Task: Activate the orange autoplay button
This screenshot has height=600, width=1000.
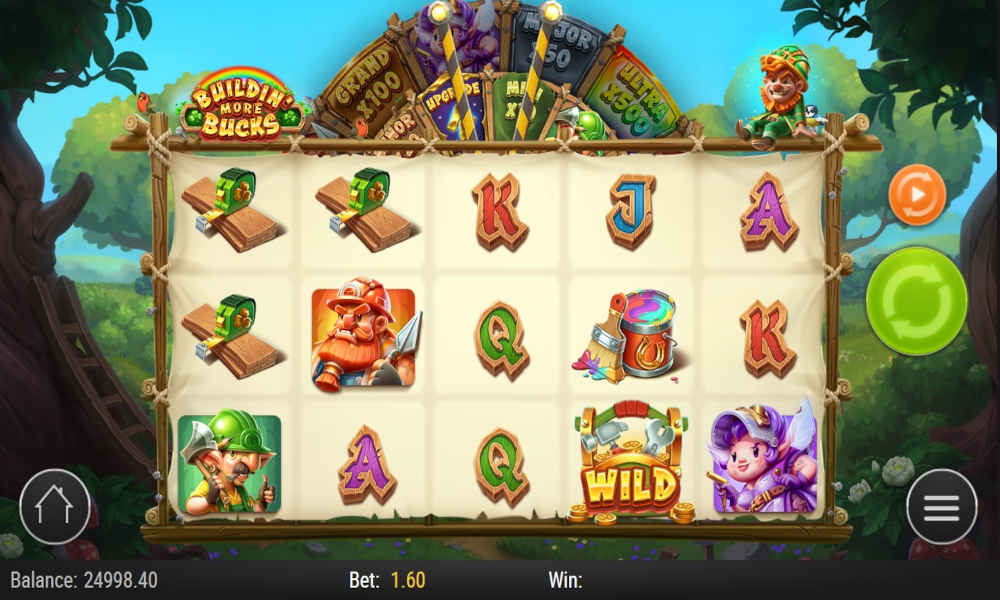Action: 917,195
